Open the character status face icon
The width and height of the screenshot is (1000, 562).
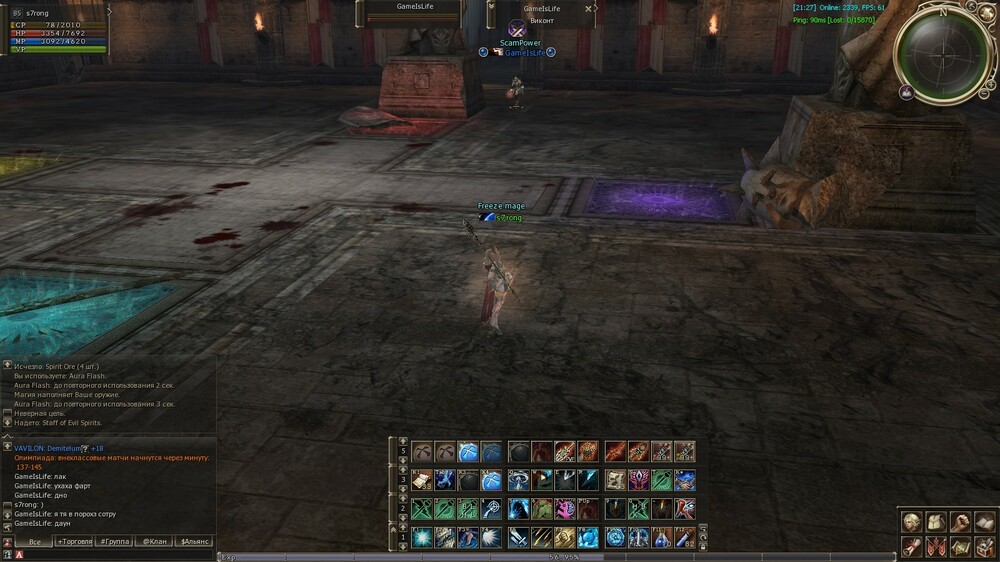click(x=911, y=521)
